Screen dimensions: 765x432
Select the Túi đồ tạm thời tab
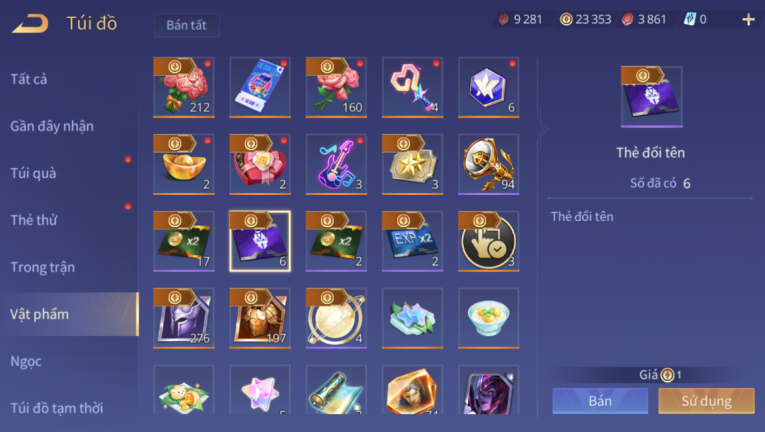(x=57, y=407)
